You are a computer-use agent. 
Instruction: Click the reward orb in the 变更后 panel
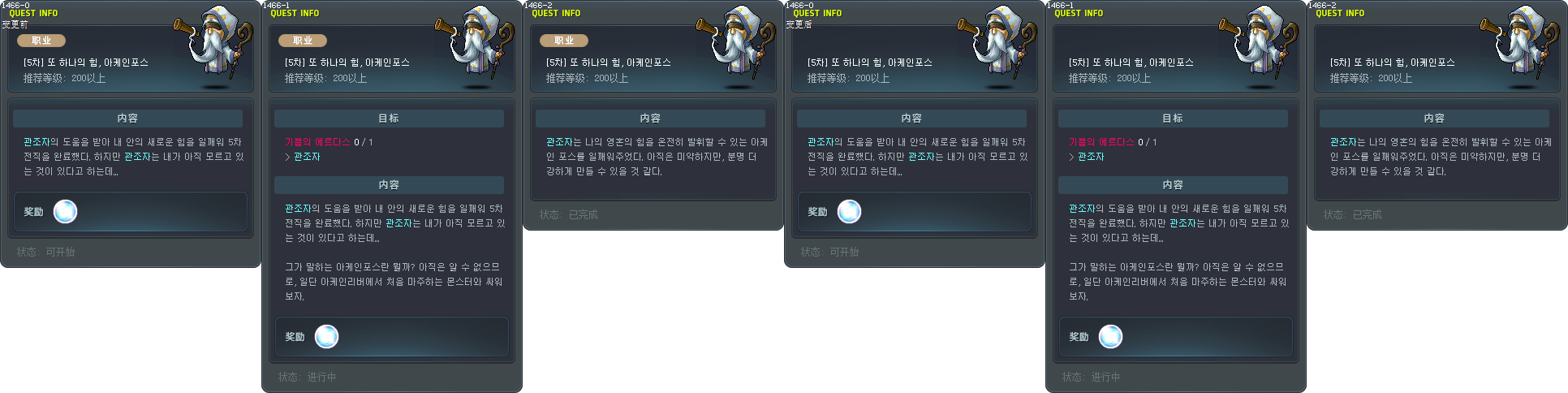[849, 212]
